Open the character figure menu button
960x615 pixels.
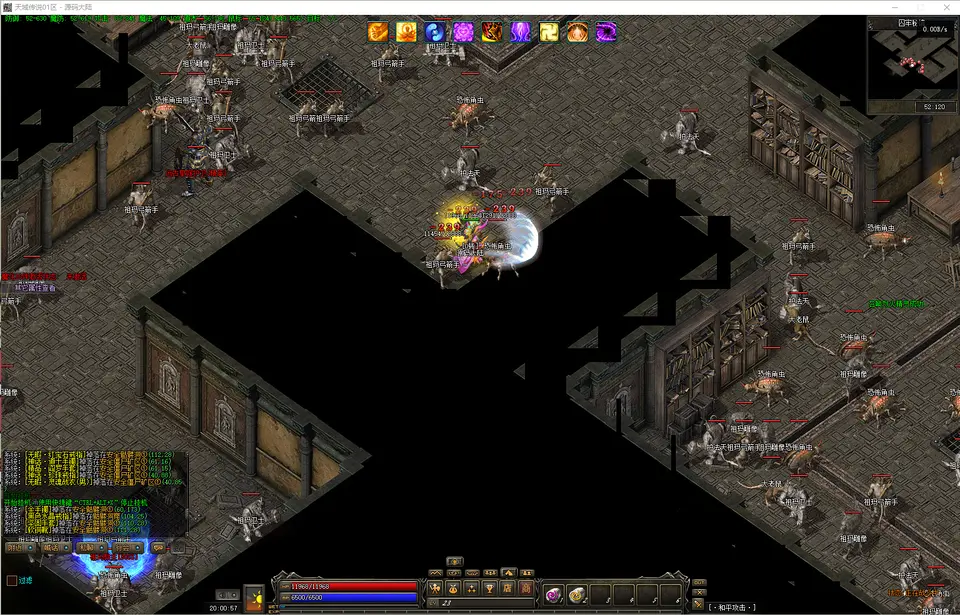tap(436, 588)
